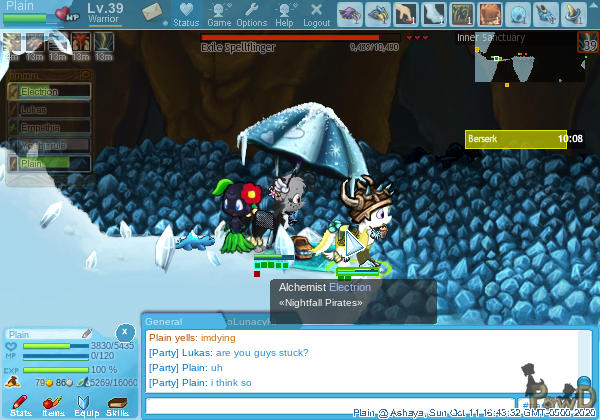This screenshot has width=600, height=420.
Task: Open the Items inventory
Action: 53,404
